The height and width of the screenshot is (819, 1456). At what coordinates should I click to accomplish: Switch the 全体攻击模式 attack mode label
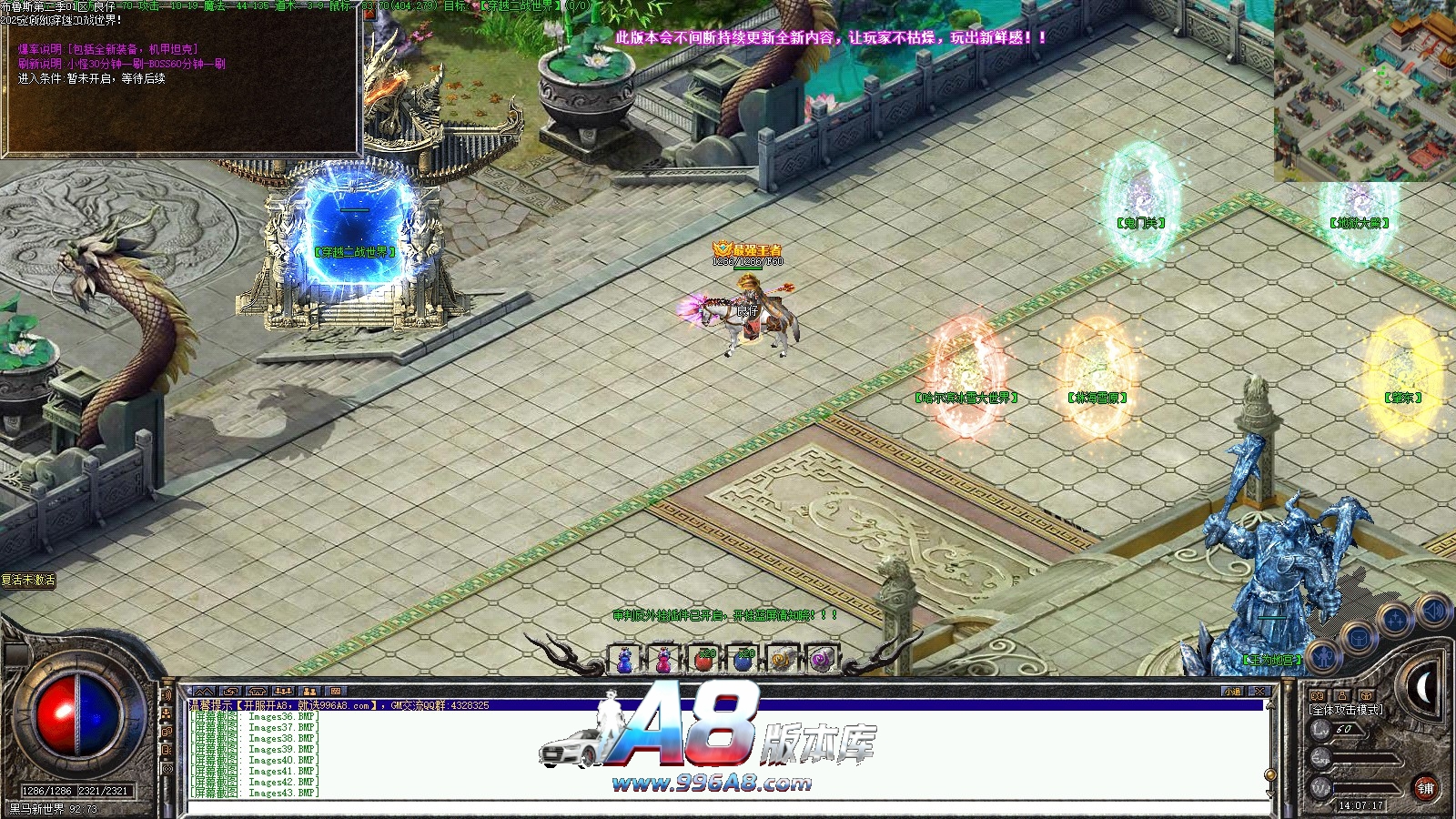pos(1346,709)
